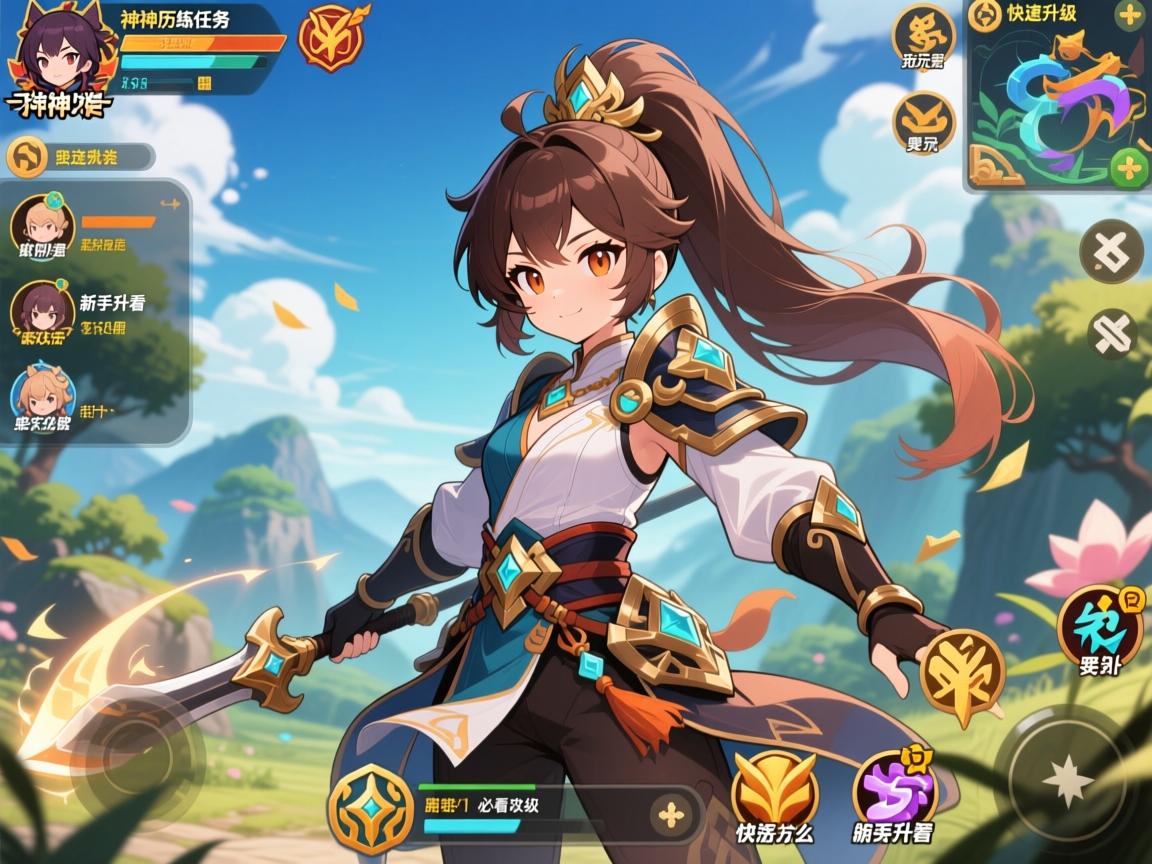The image size is (1152, 864).
Task: Open the gold bird emblem icon
Action: click(x=923, y=122)
